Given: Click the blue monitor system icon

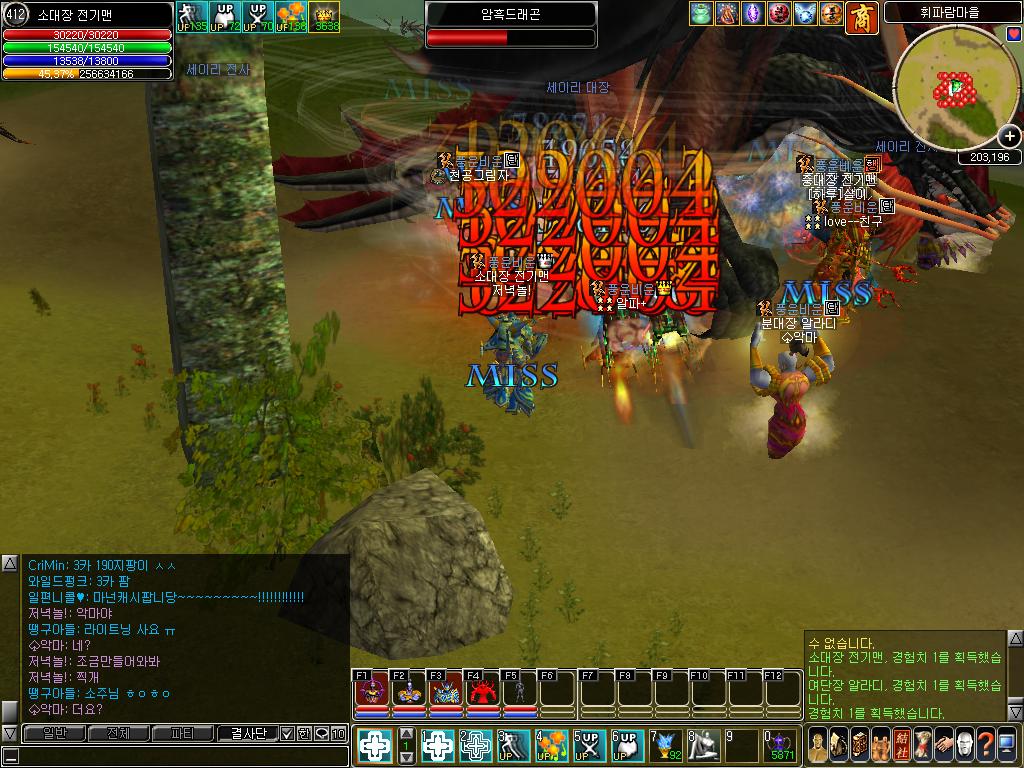Looking at the screenshot, I should click(x=1008, y=745).
